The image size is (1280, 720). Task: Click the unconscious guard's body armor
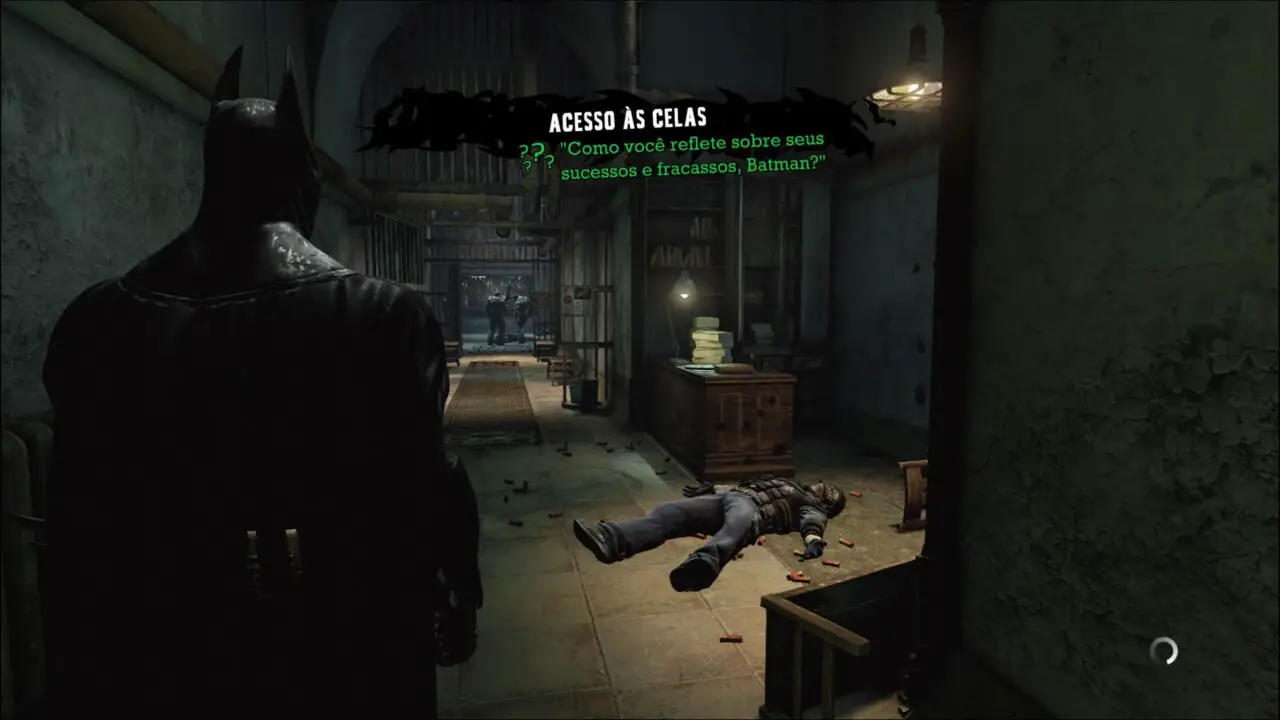[775, 495]
